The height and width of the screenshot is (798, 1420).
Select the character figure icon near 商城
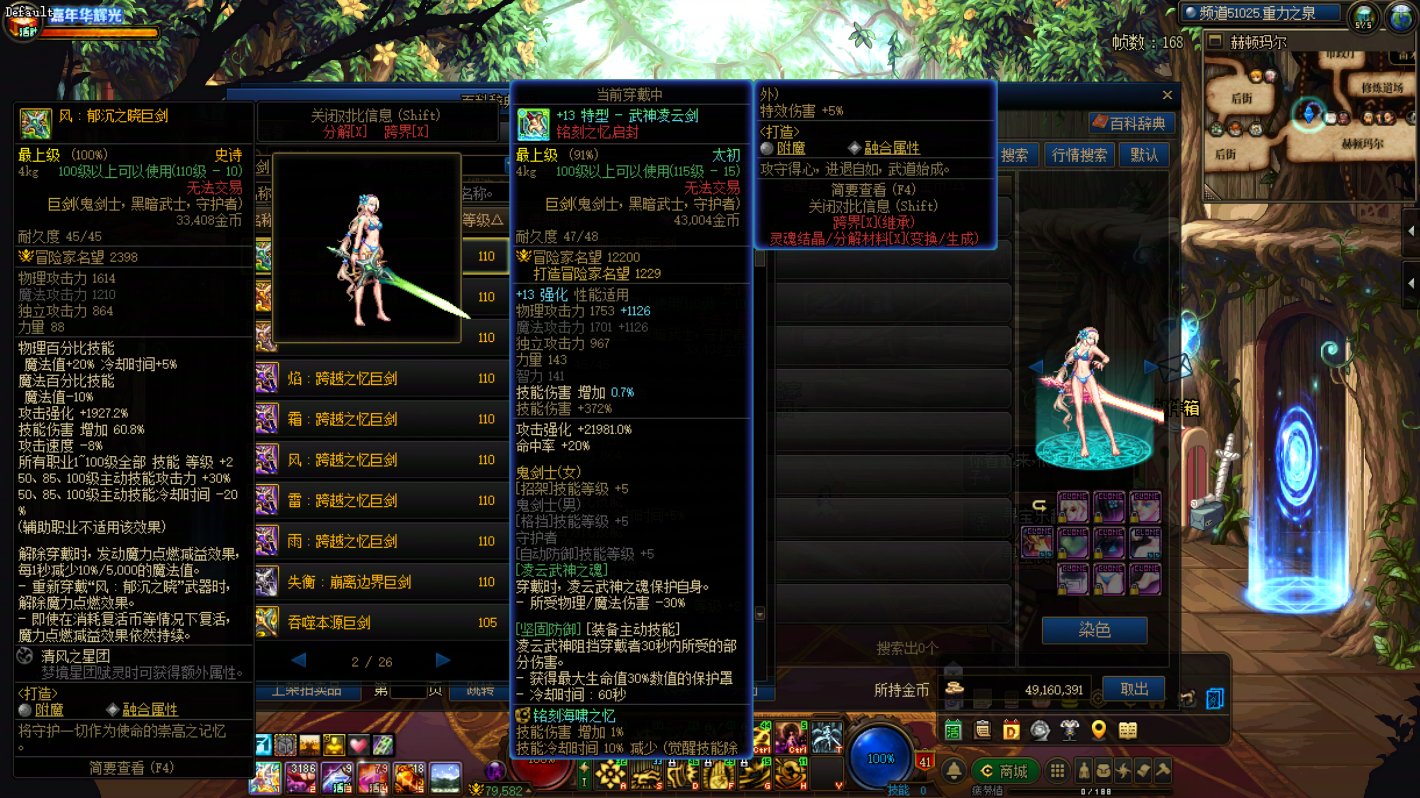pyautogui.click(x=1084, y=770)
